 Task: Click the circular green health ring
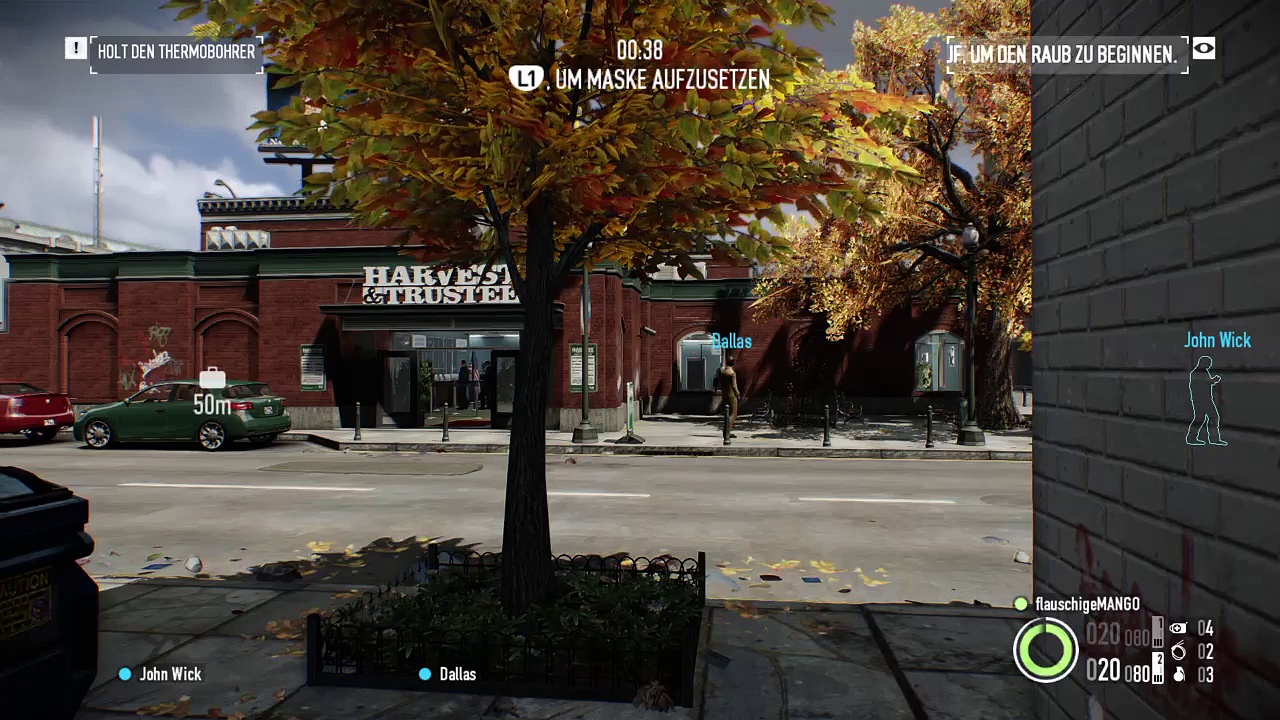pos(1045,649)
